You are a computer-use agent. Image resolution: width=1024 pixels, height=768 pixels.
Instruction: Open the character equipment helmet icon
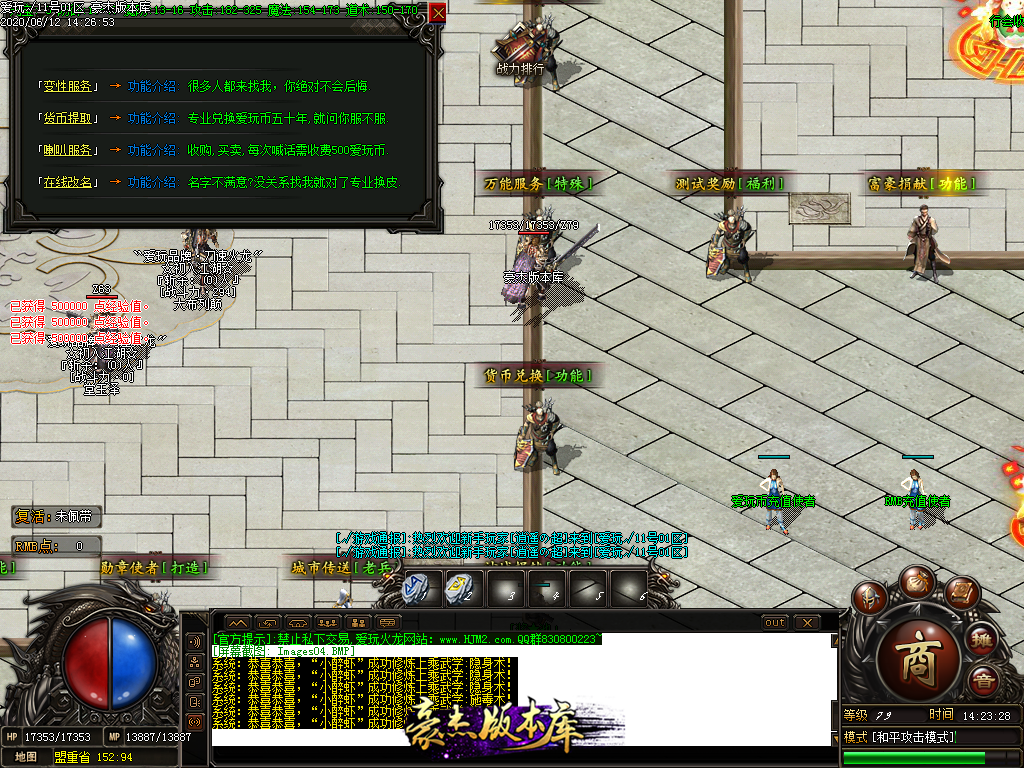tap(870, 598)
